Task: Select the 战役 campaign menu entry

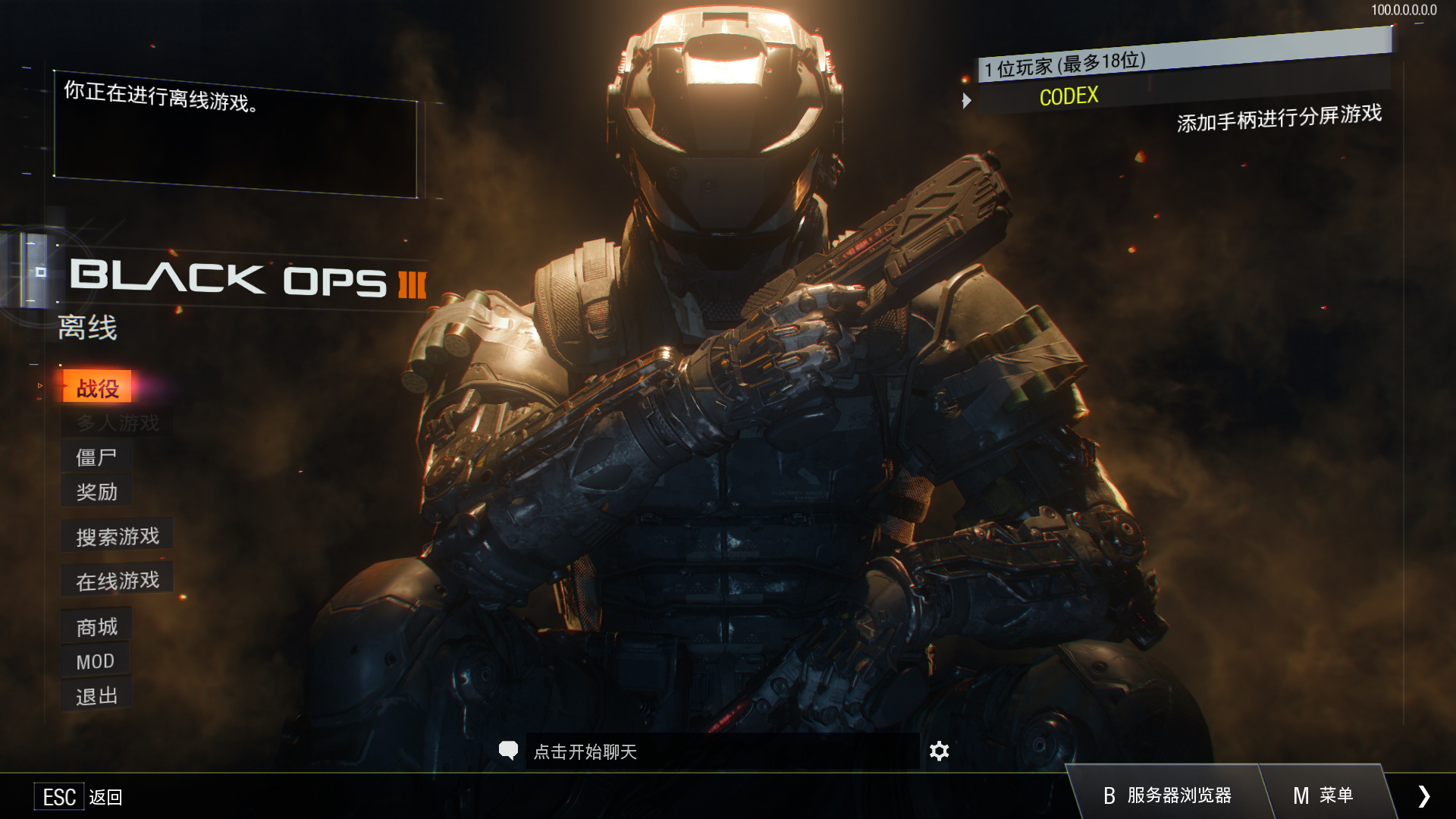Action: 97,388
